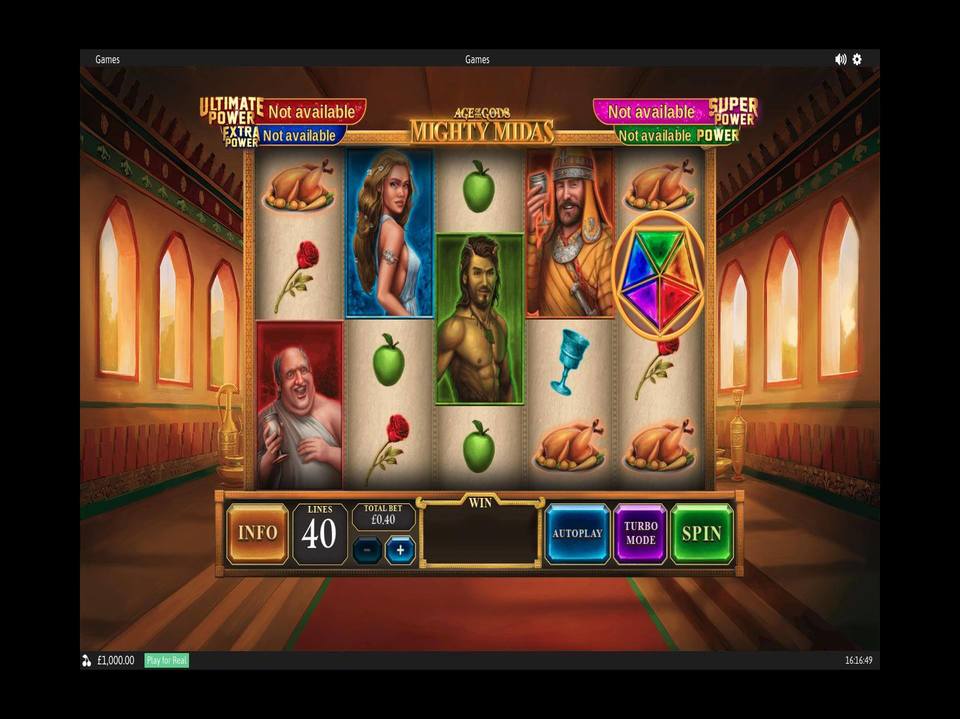960x719 pixels.
Task: Open the Games menu in the top-left
Action: coord(107,59)
